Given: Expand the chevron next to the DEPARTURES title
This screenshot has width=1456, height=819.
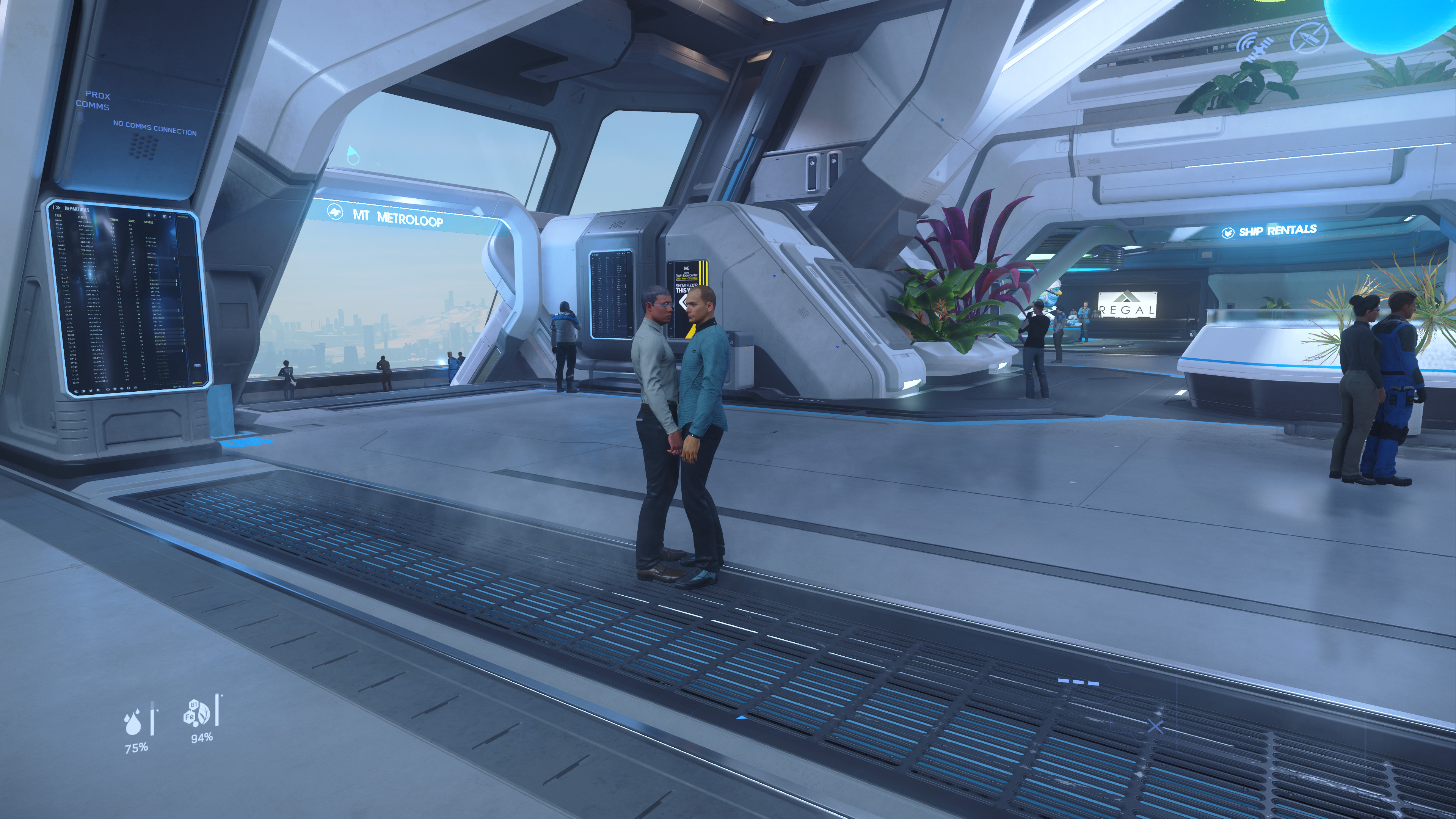Looking at the screenshot, I should pyautogui.click(x=57, y=208).
